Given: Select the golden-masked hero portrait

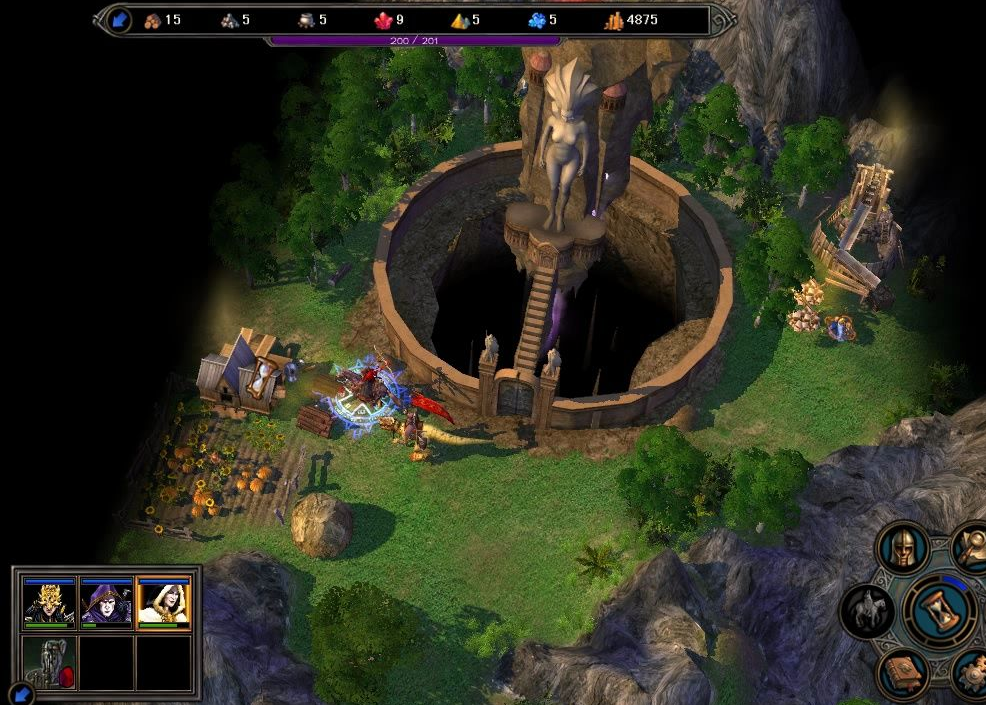Looking at the screenshot, I should coord(49,602).
